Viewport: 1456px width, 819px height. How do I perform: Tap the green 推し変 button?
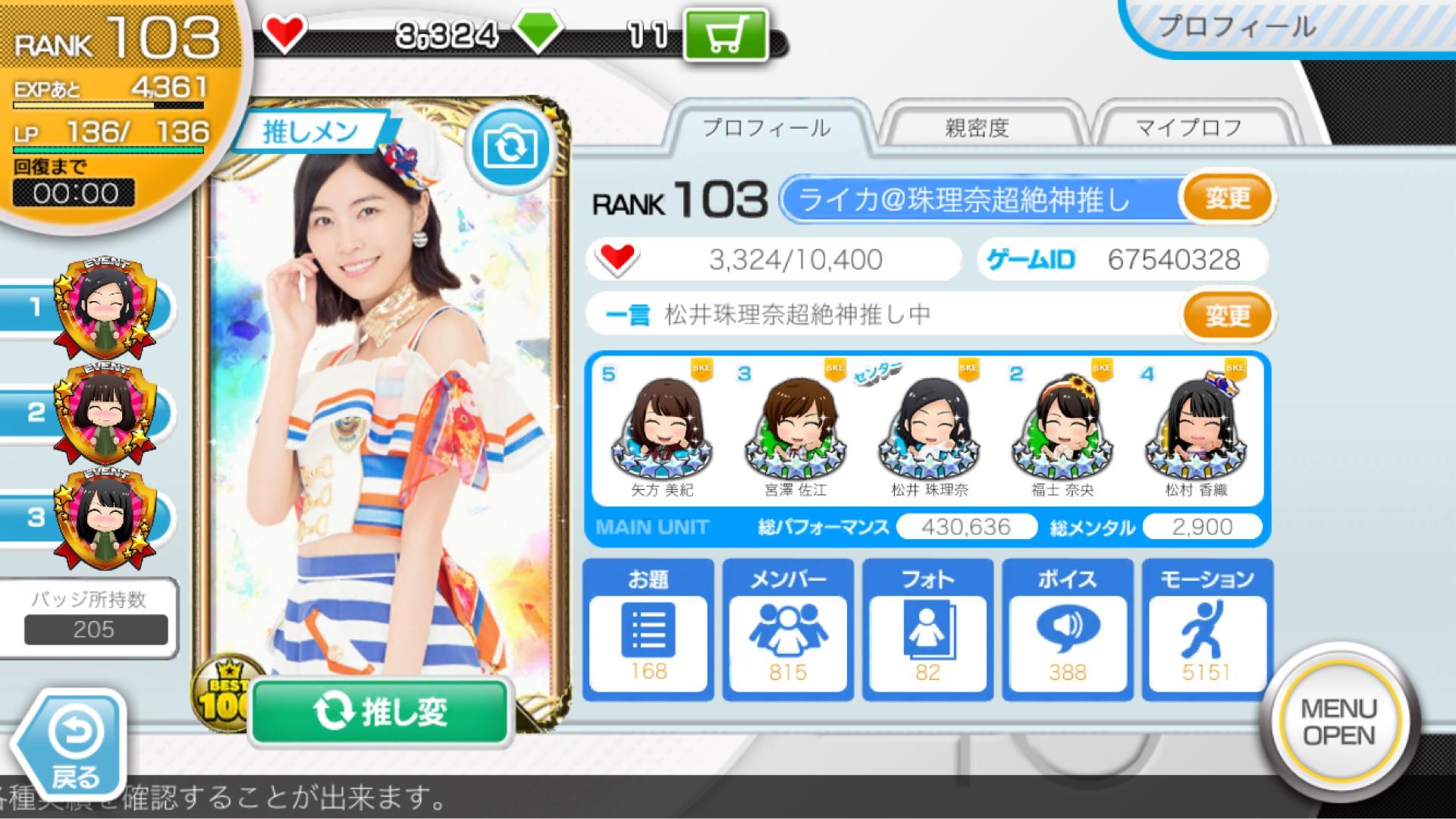pyautogui.click(x=379, y=711)
